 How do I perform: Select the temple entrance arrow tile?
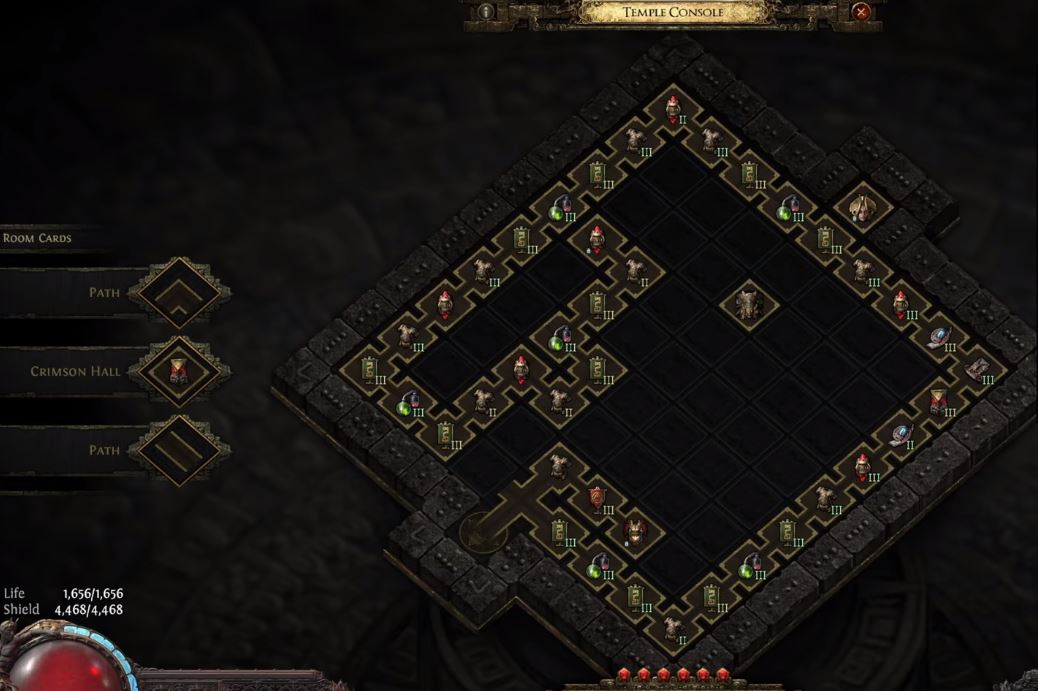(x=482, y=531)
